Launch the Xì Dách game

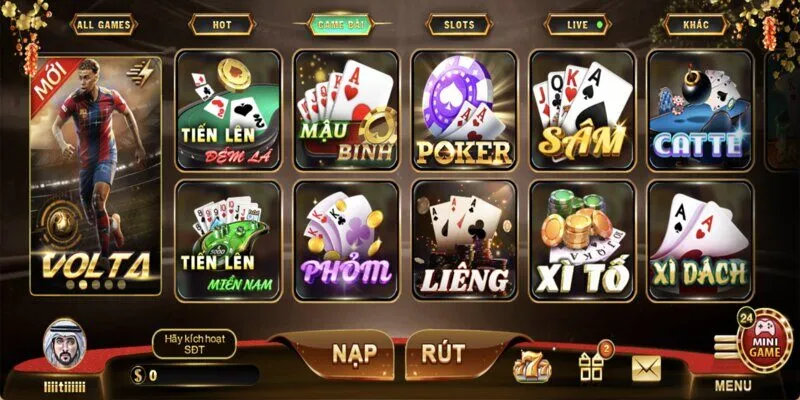(699, 240)
